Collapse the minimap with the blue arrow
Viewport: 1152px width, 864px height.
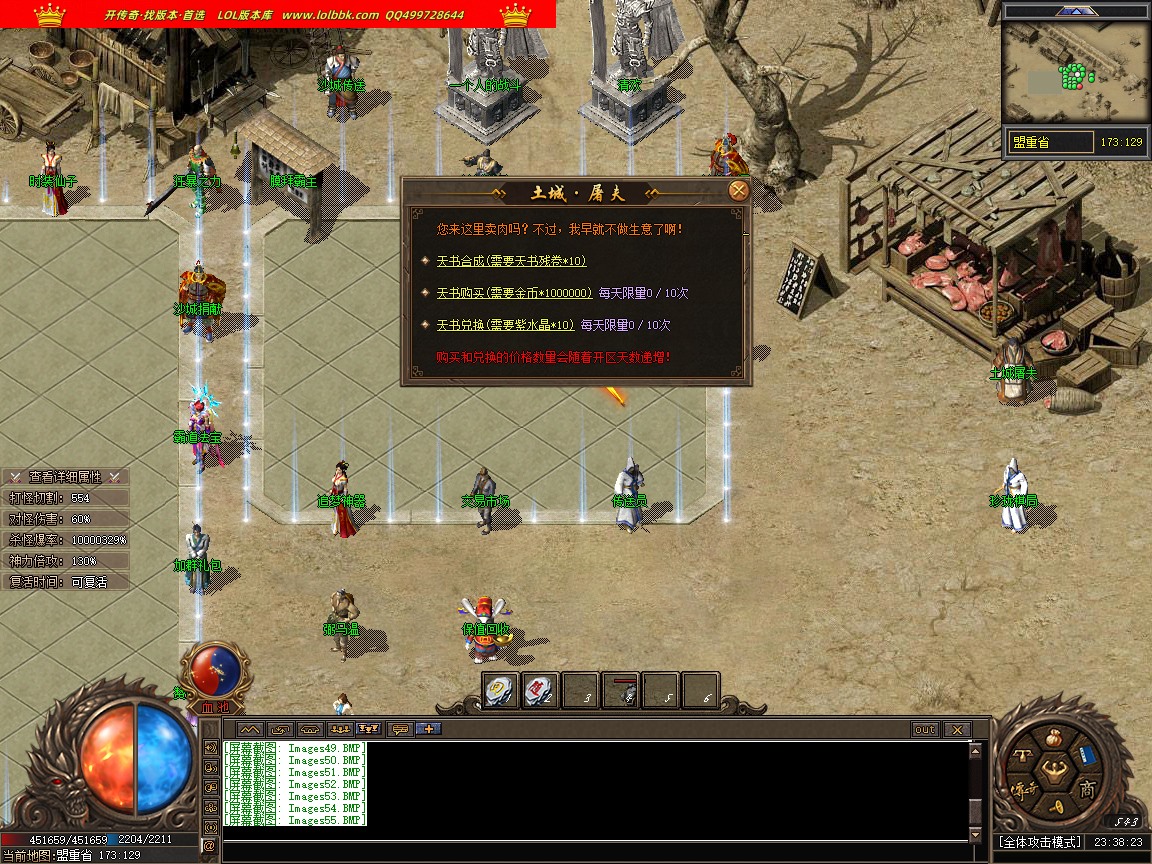(1076, 10)
